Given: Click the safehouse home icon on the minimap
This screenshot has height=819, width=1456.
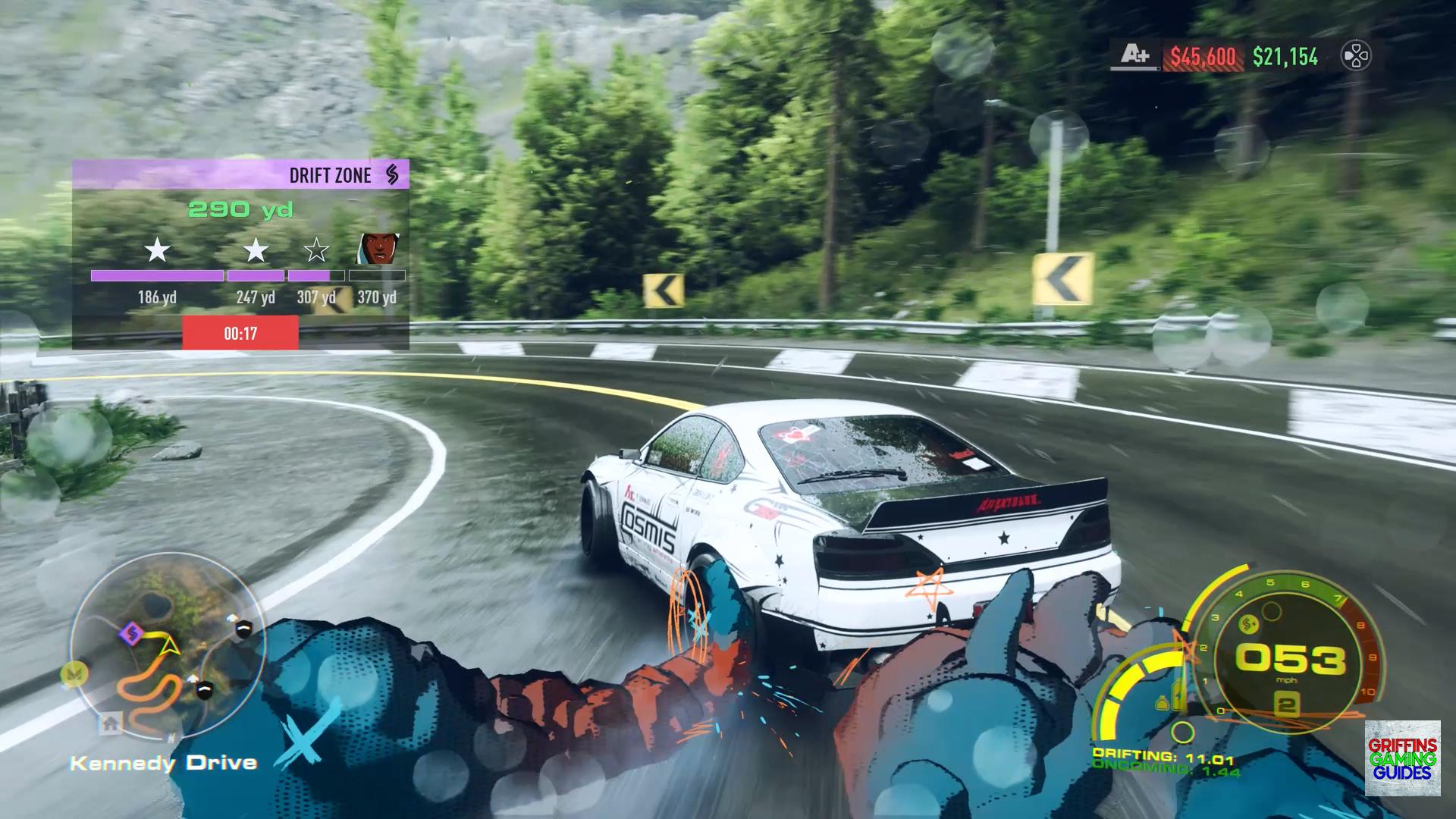Looking at the screenshot, I should [x=111, y=723].
